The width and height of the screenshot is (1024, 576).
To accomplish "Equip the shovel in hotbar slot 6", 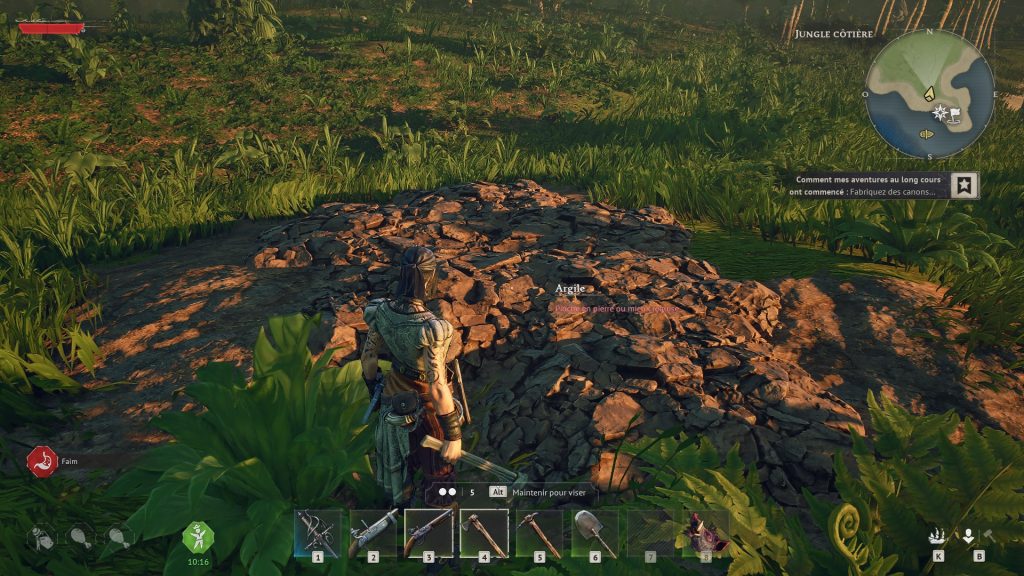I will 595,532.
